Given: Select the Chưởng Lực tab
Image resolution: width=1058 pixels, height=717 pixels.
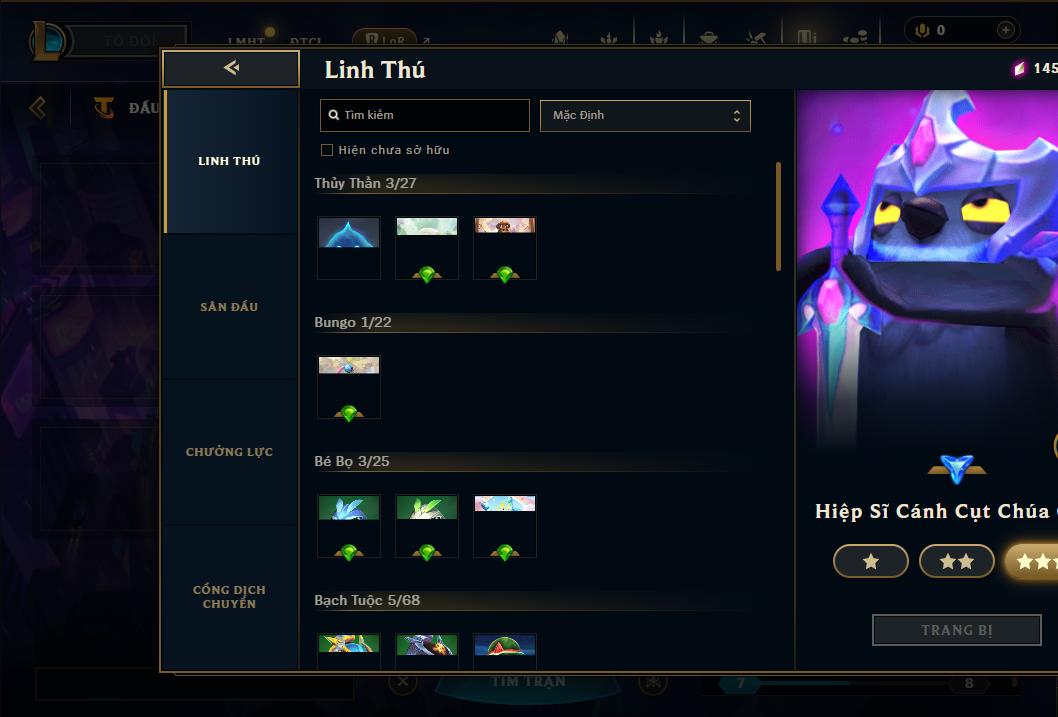Looking at the screenshot, I should click(229, 452).
